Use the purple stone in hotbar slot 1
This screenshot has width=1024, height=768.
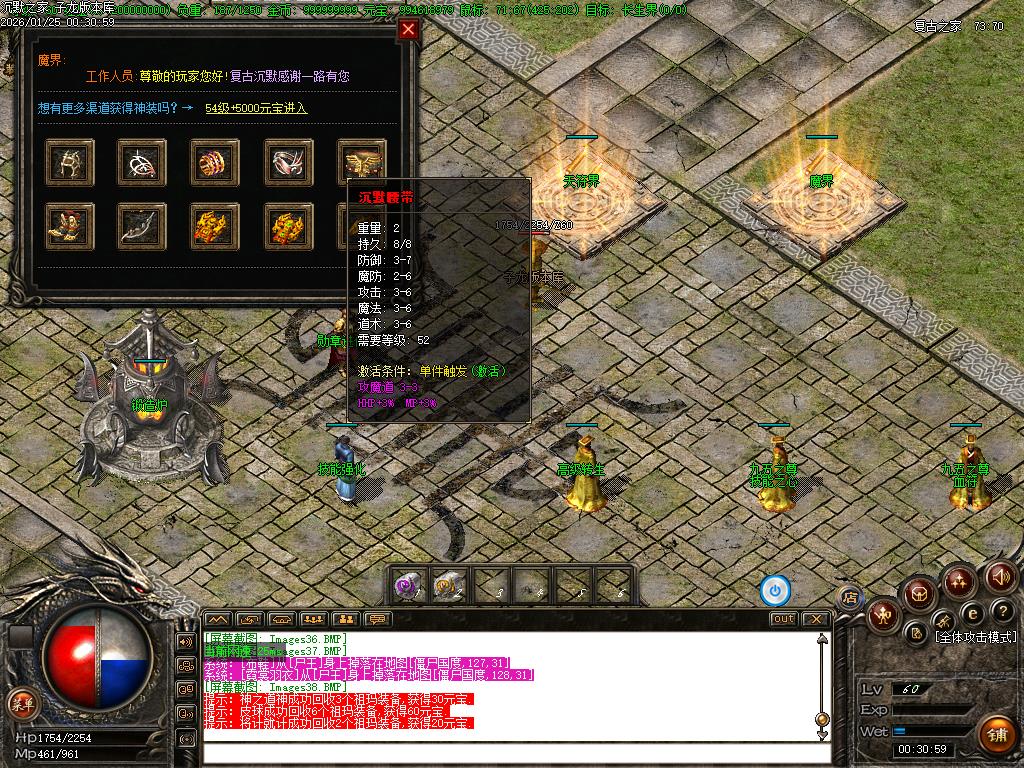tap(408, 587)
